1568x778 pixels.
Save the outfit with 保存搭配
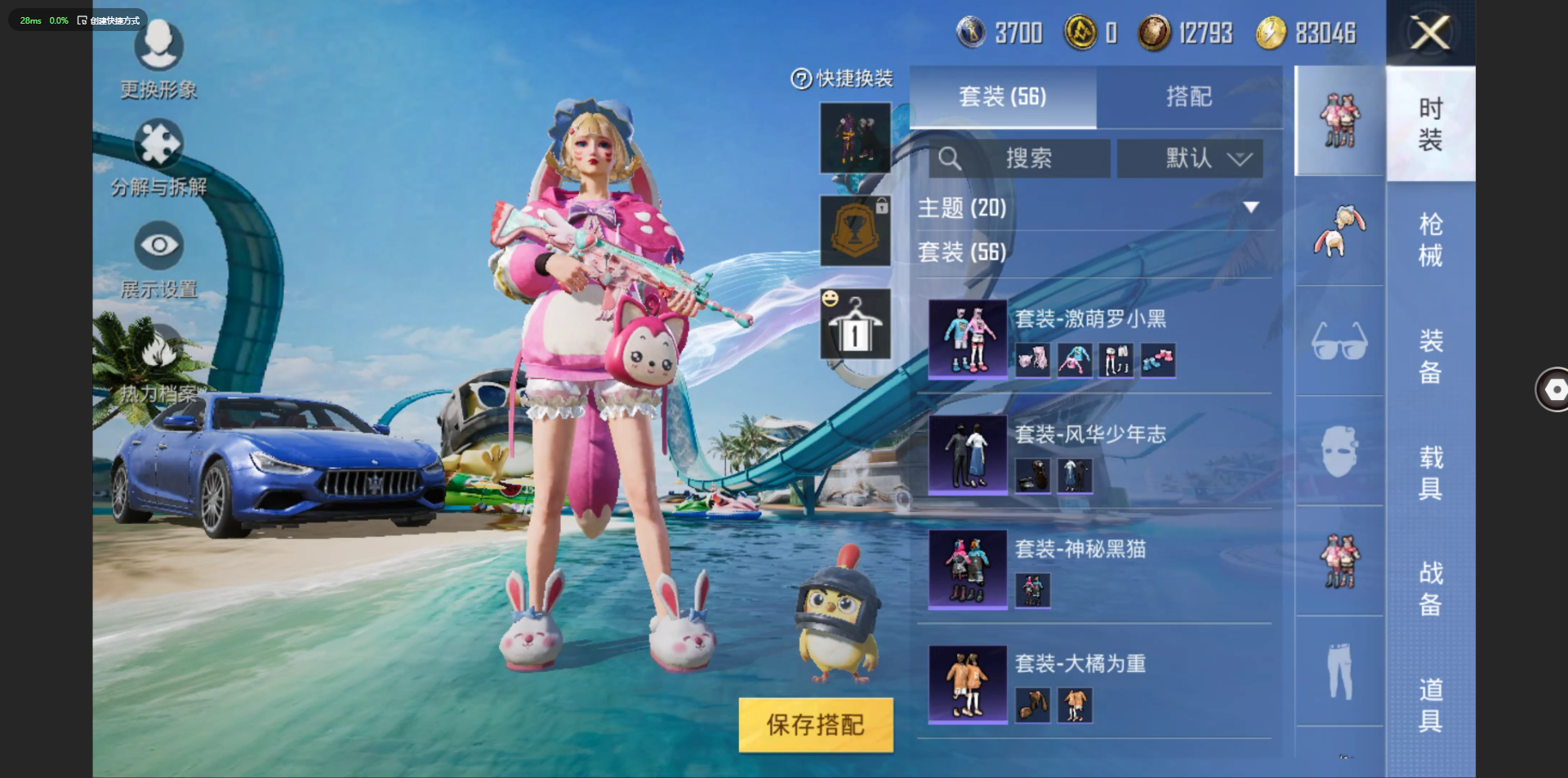[x=815, y=724]
